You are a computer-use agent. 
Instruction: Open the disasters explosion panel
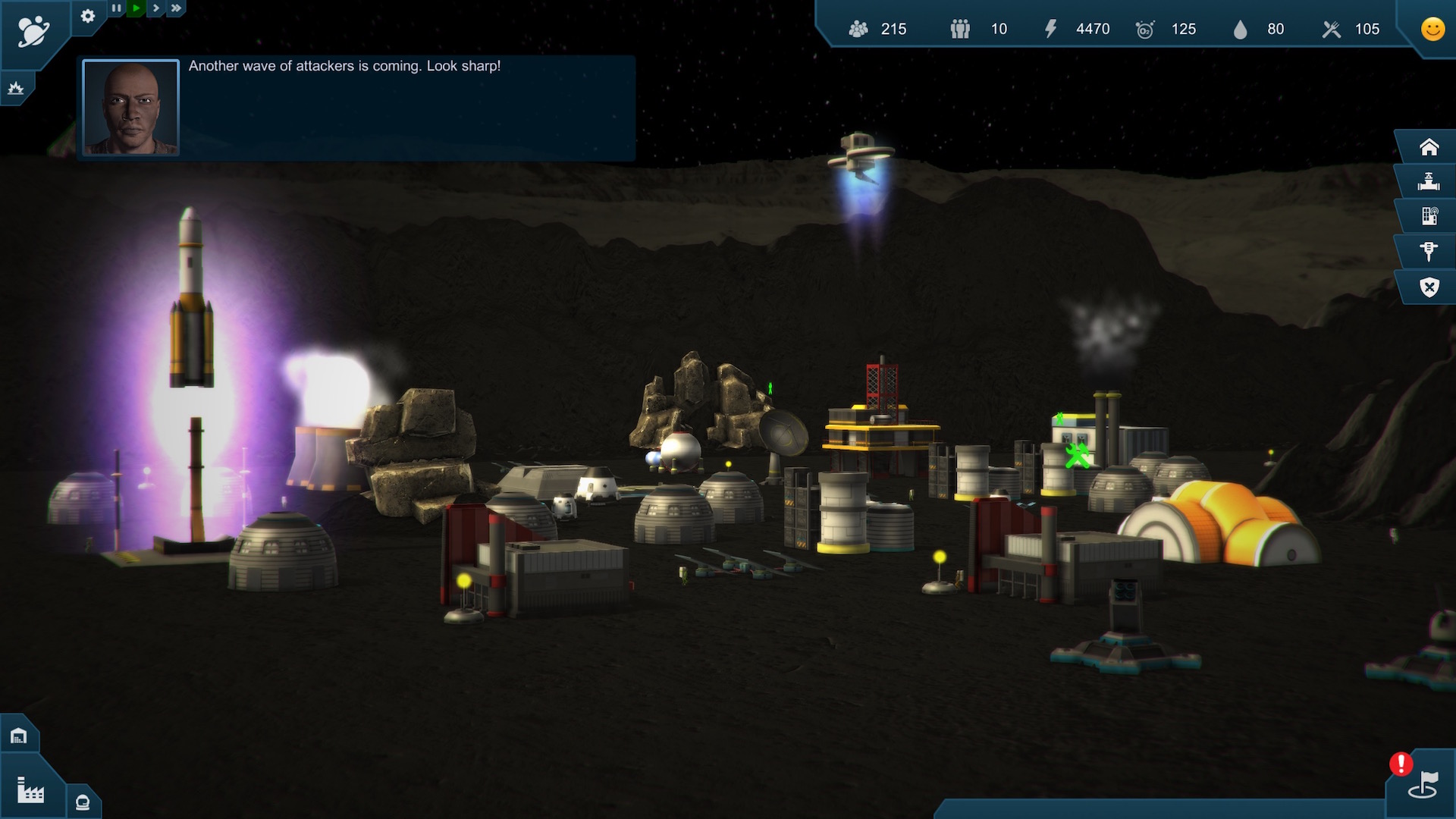point(17,89)
